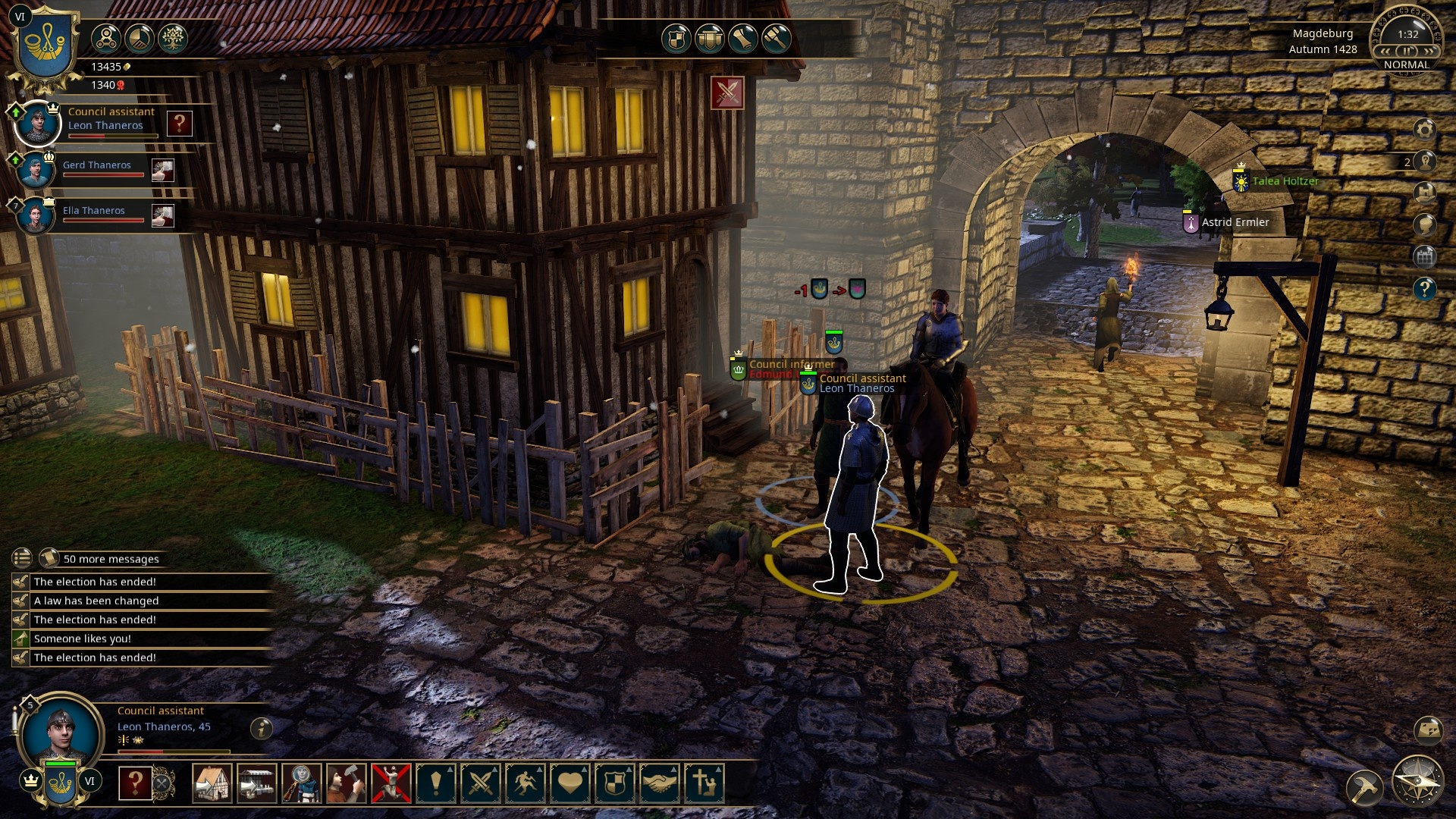
Task: Open the blue question mark help
Action: 1424,288
